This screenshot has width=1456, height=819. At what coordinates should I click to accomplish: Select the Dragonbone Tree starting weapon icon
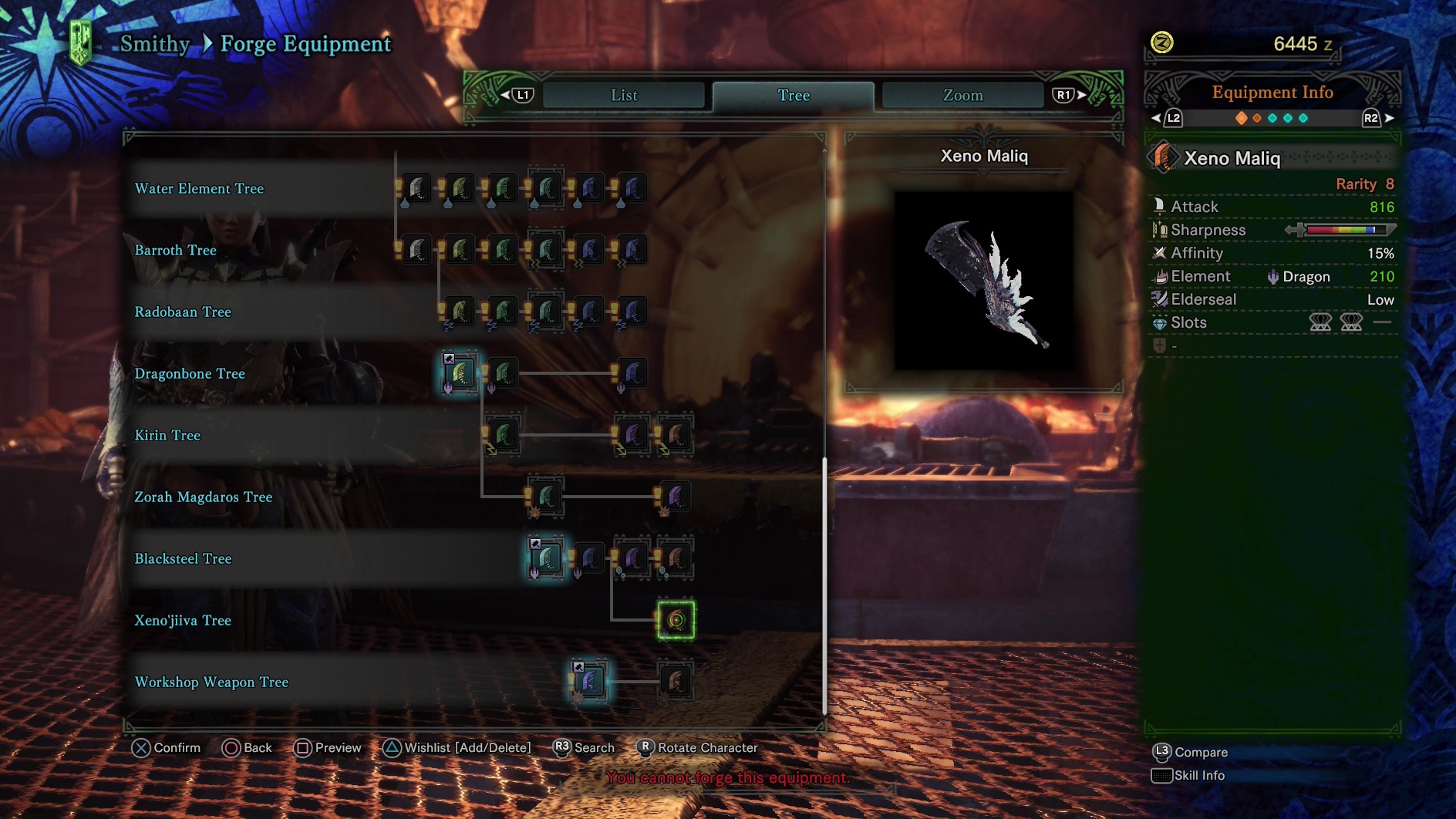coord(460,373)
